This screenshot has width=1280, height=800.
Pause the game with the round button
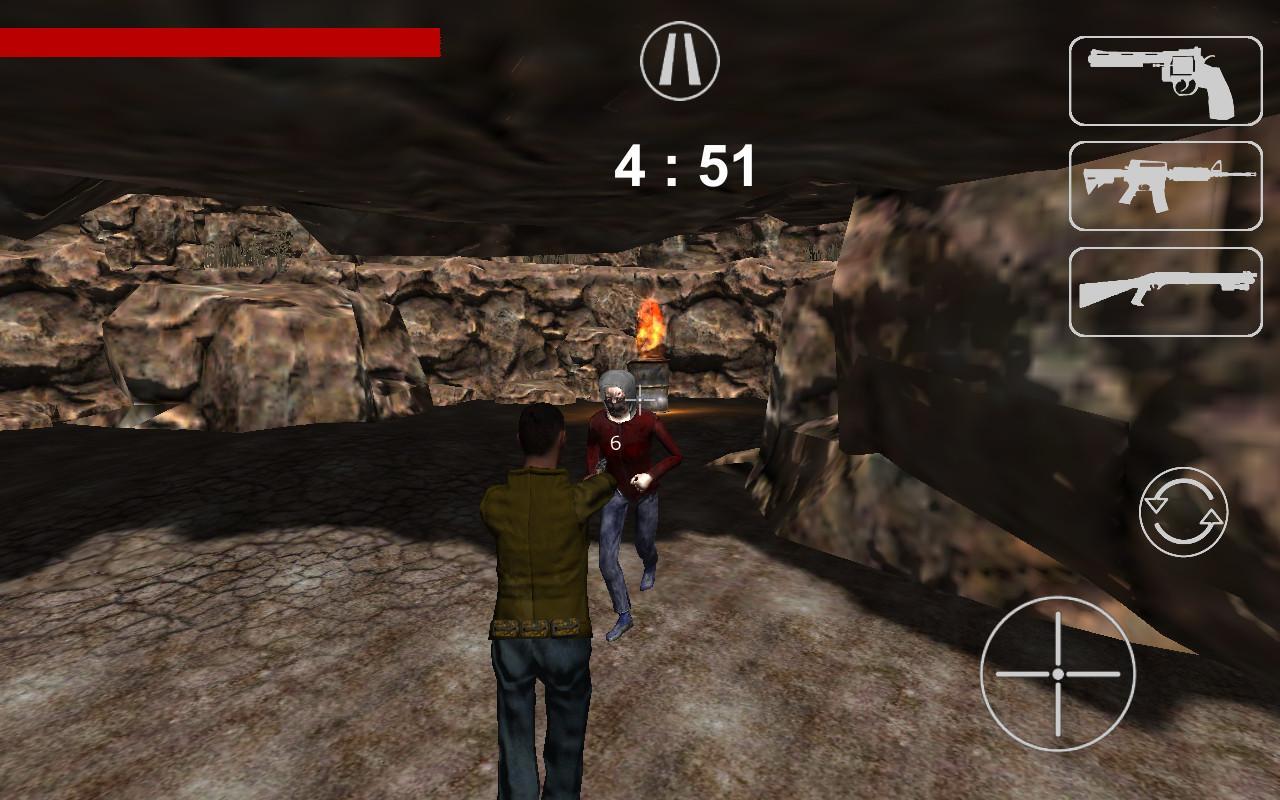680,61
